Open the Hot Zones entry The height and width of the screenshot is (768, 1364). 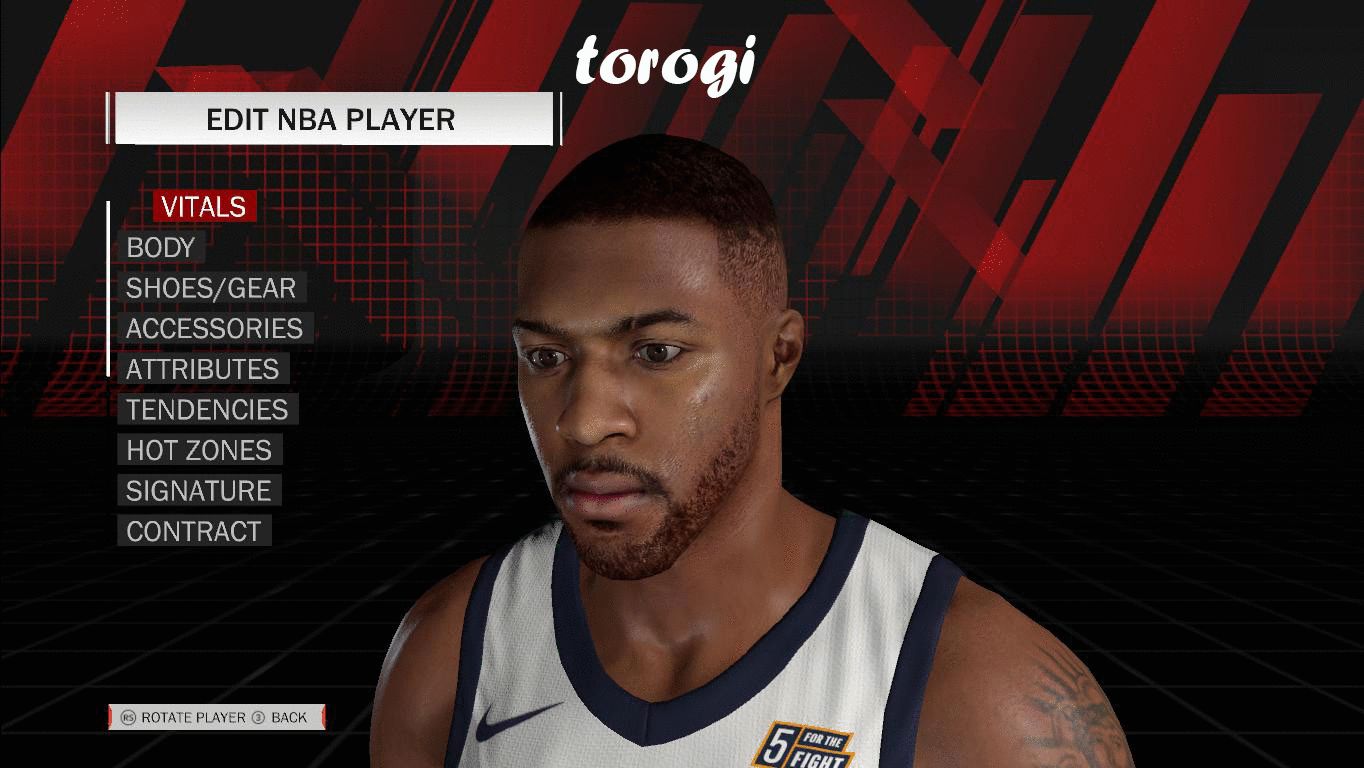click(x=199, y=450)
